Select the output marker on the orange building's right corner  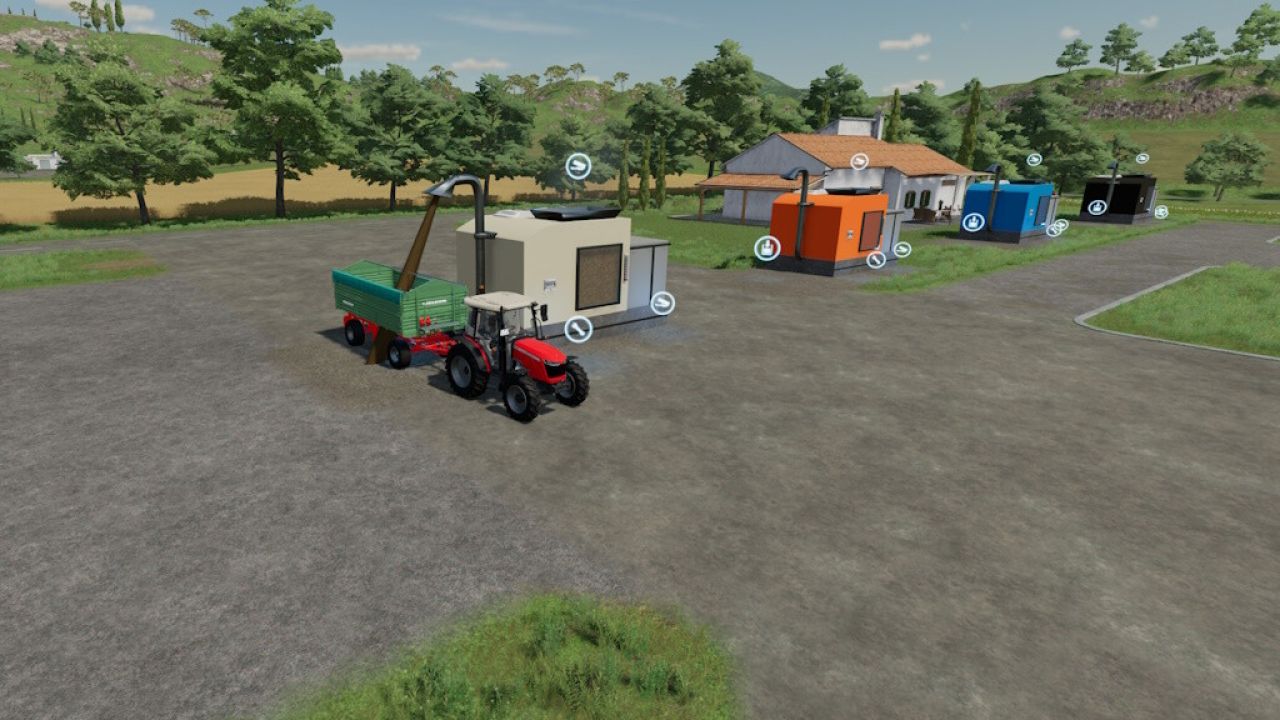click(902, 250)
